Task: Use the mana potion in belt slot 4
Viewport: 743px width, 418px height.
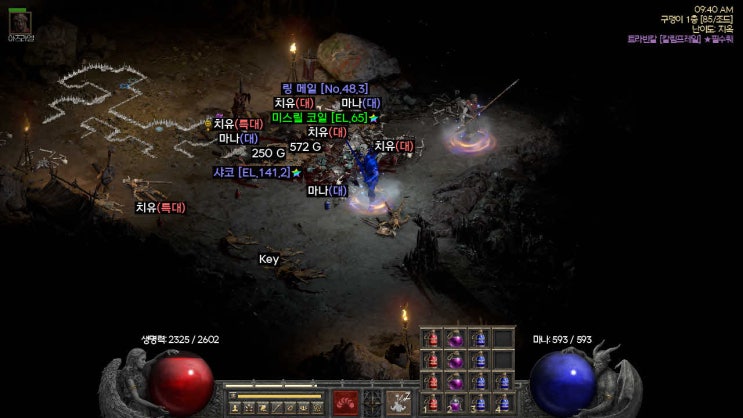Action: [501, 402]
